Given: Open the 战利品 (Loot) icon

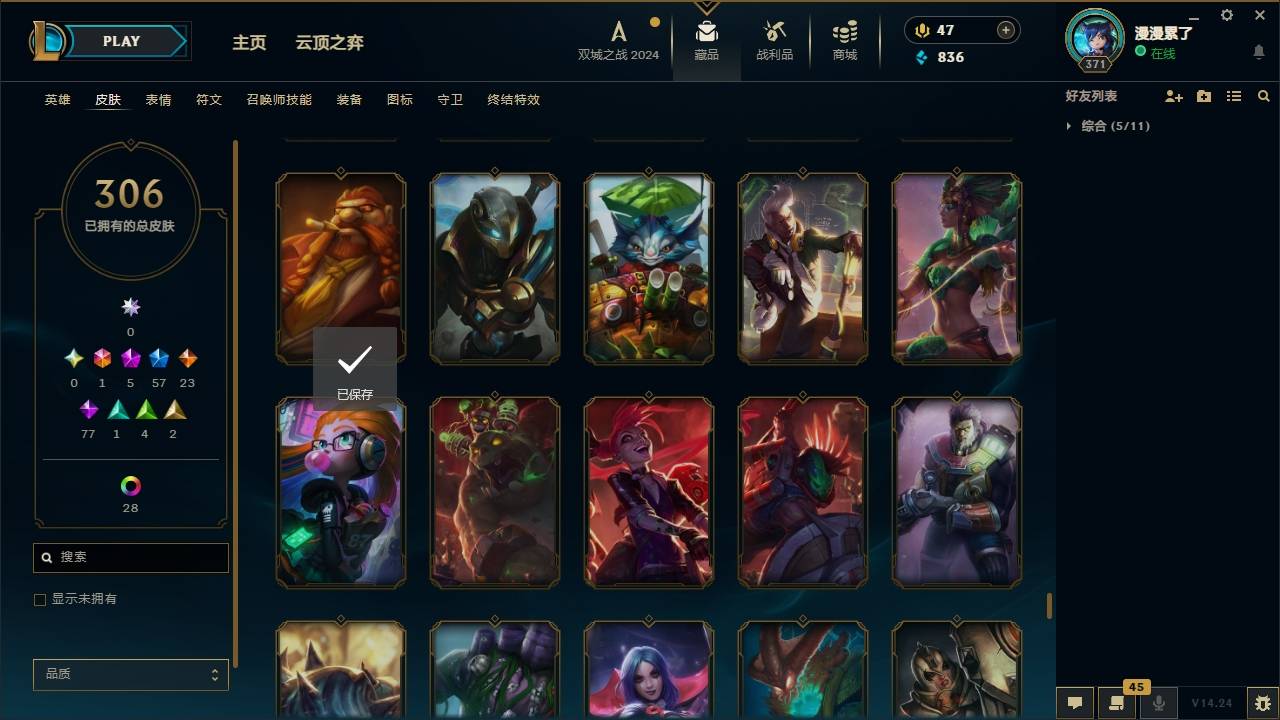Looking at the screenshot, I should (775, 40).
